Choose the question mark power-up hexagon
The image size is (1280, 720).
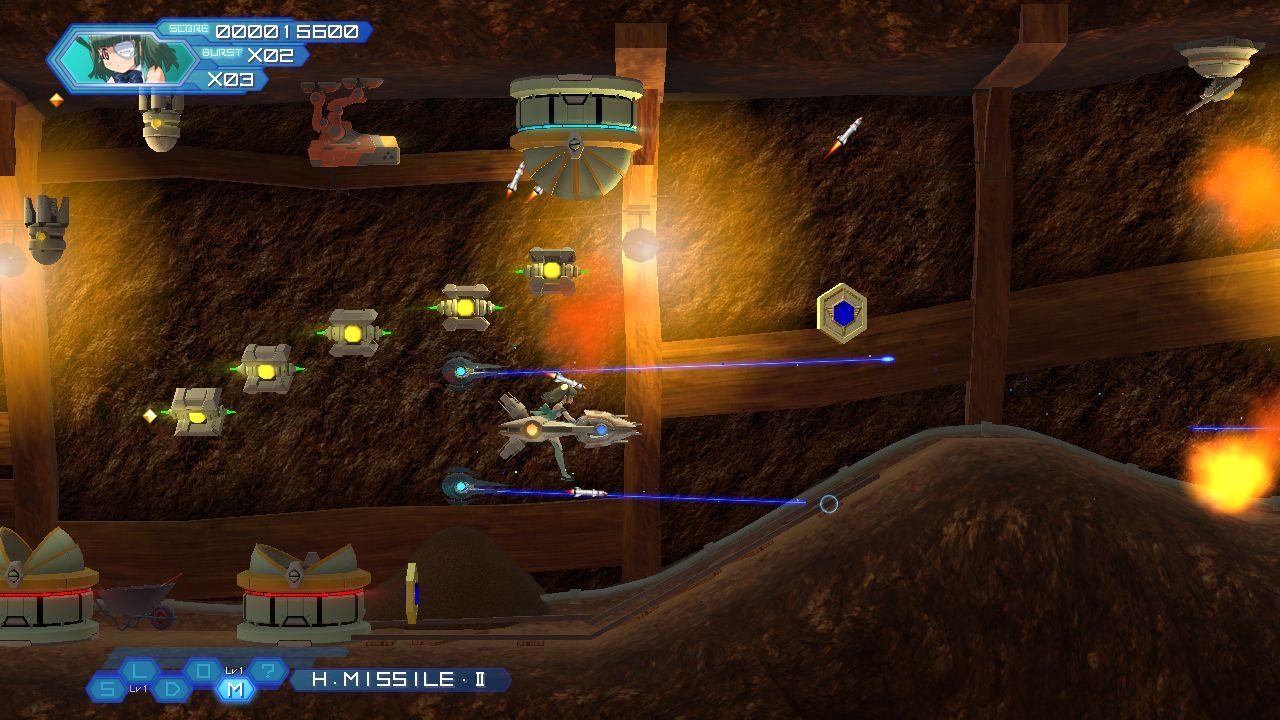tap(268, 670)
